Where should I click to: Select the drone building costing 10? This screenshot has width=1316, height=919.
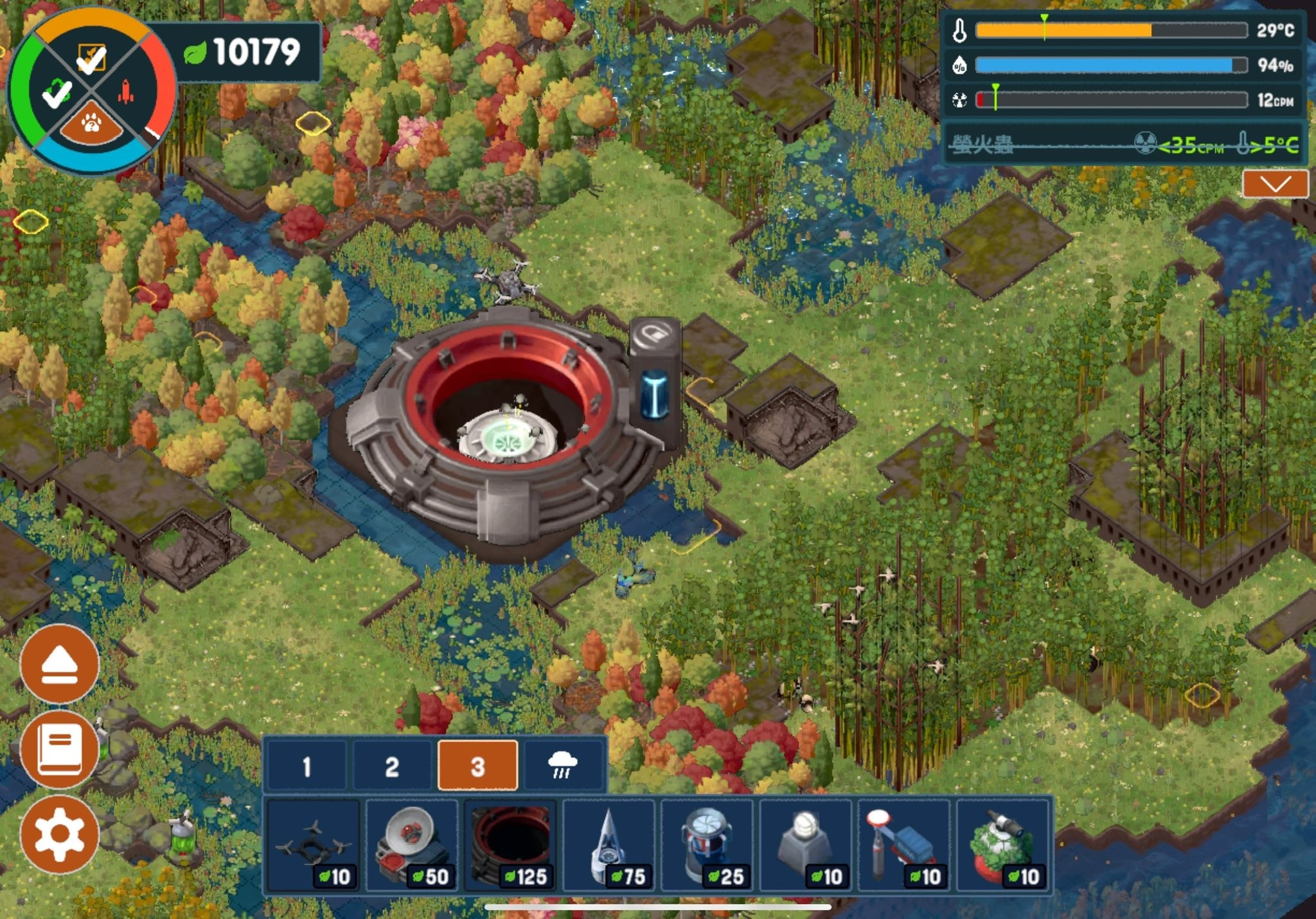coord(313,845)
